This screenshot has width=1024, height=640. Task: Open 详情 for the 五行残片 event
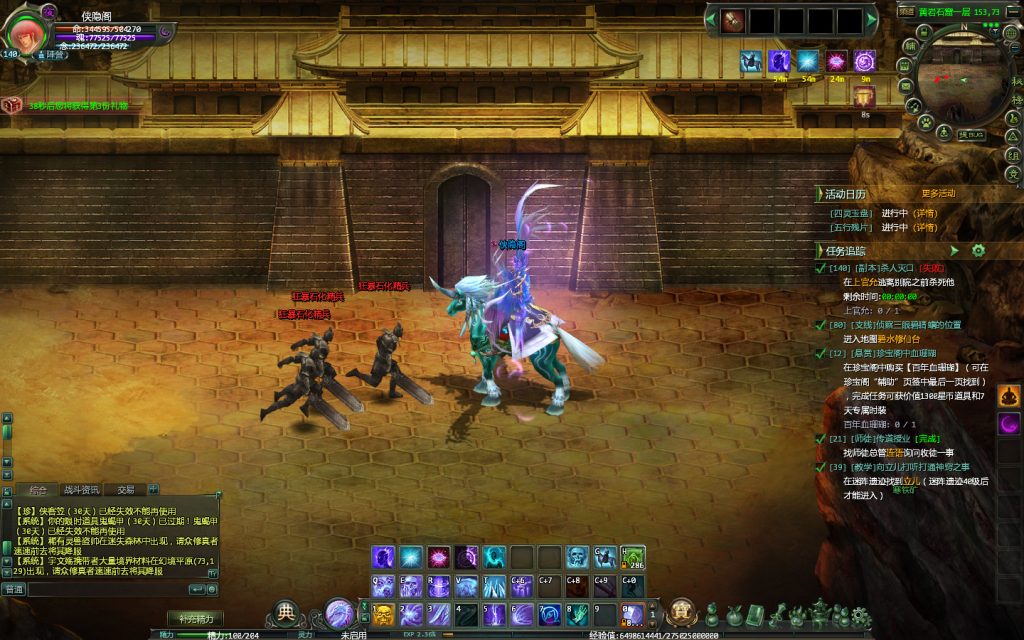[x=924, y=227]
